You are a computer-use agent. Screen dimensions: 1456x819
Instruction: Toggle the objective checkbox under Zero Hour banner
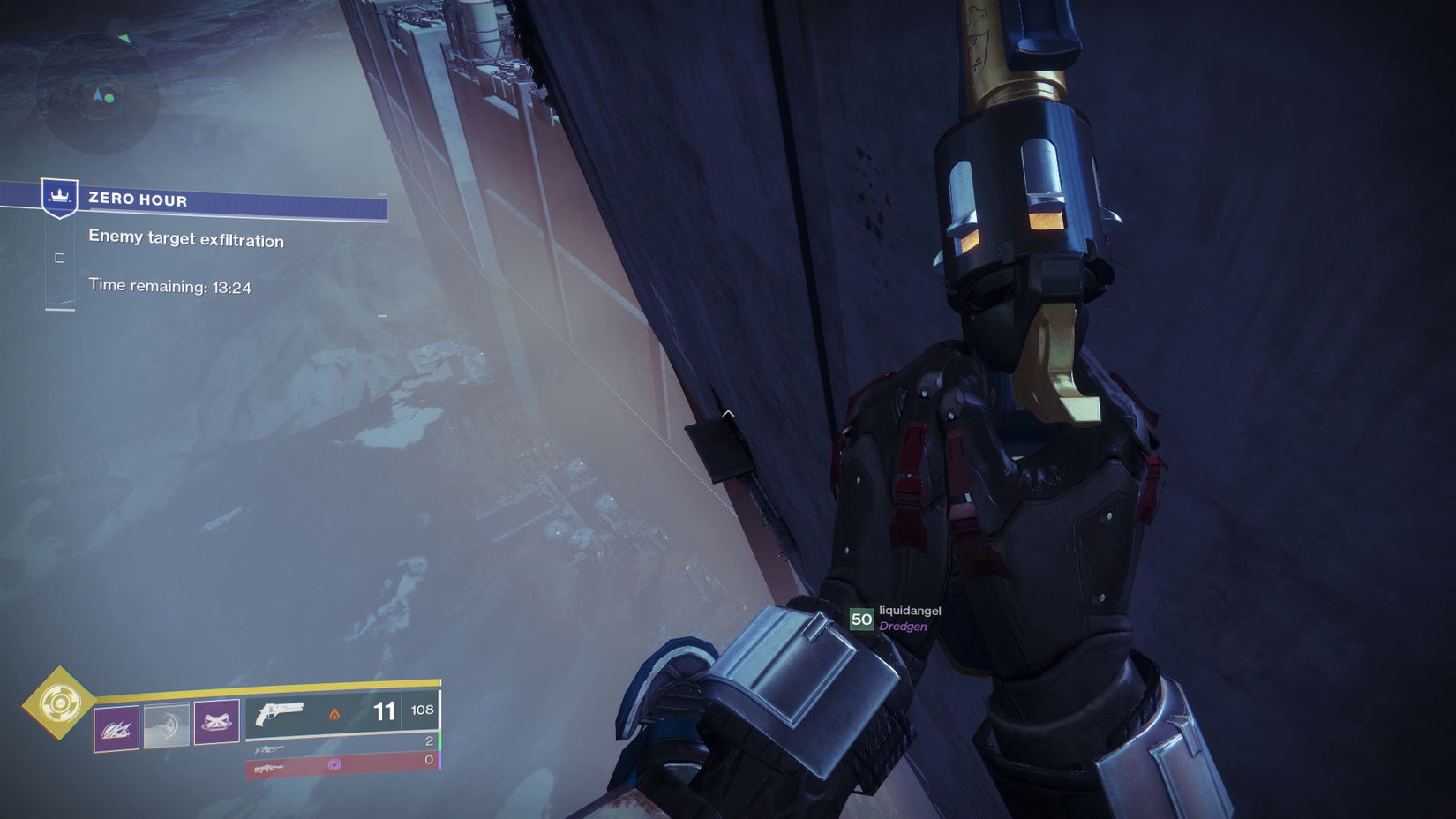click(x=60, y=257)
